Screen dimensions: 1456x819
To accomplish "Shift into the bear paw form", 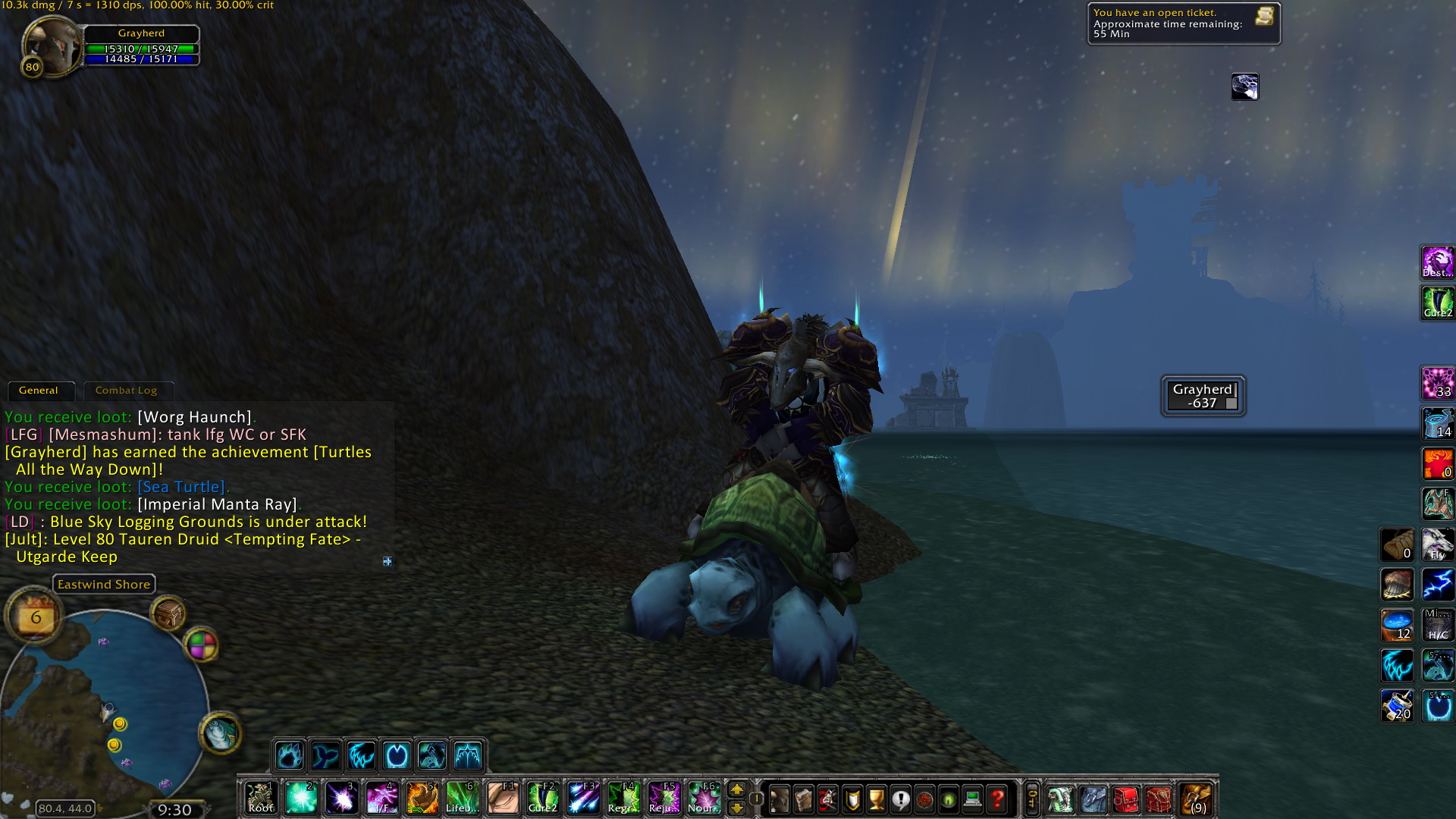I will click(x=289, y=755).
